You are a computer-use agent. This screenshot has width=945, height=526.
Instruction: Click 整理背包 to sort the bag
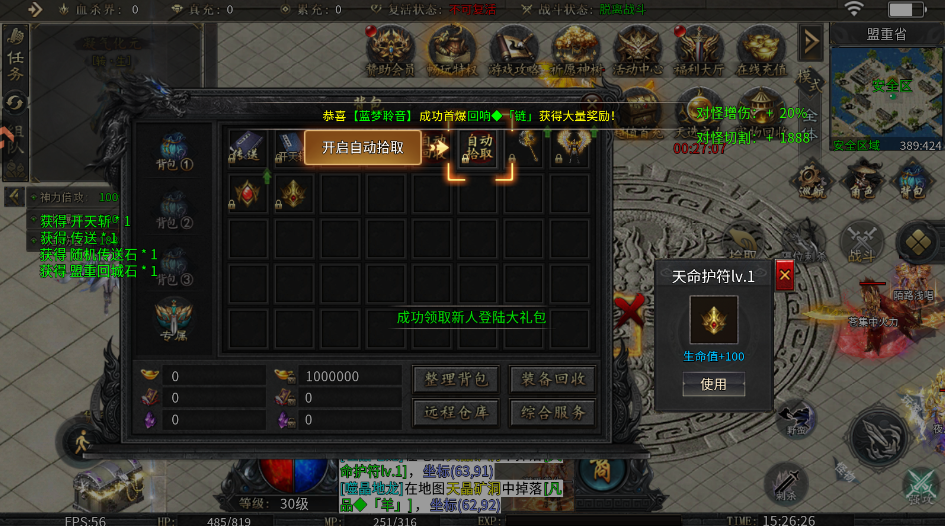456,379
